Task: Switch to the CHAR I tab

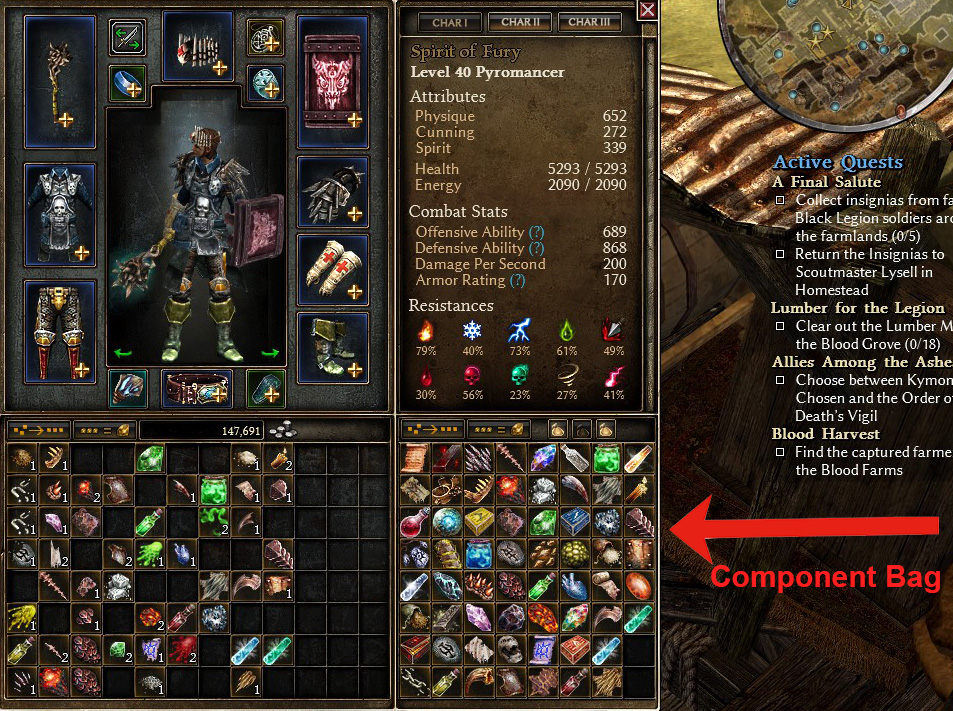Action: (449, 21)
